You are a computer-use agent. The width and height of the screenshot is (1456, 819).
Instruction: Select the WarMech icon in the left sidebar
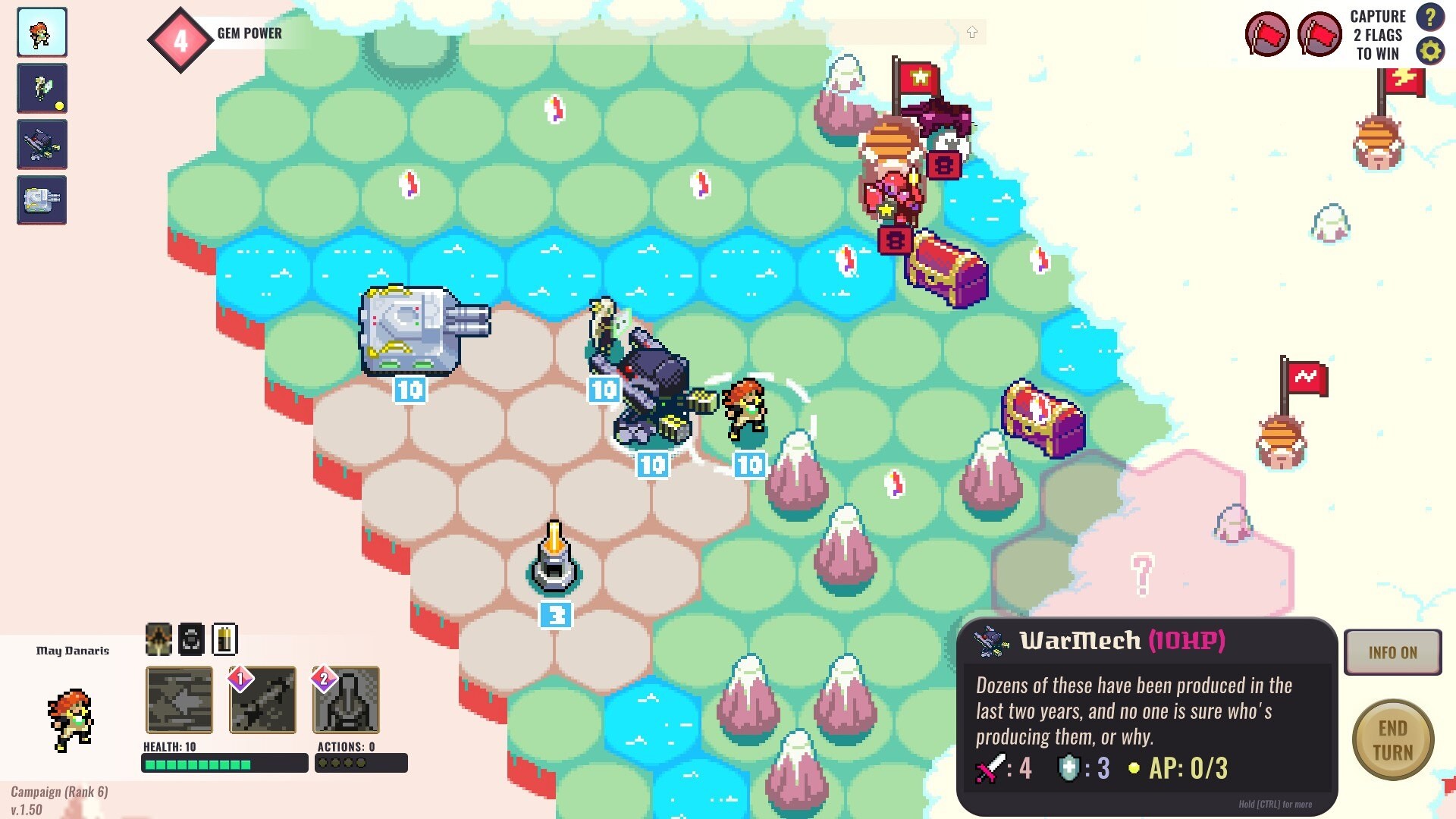(x=42, y=144)
